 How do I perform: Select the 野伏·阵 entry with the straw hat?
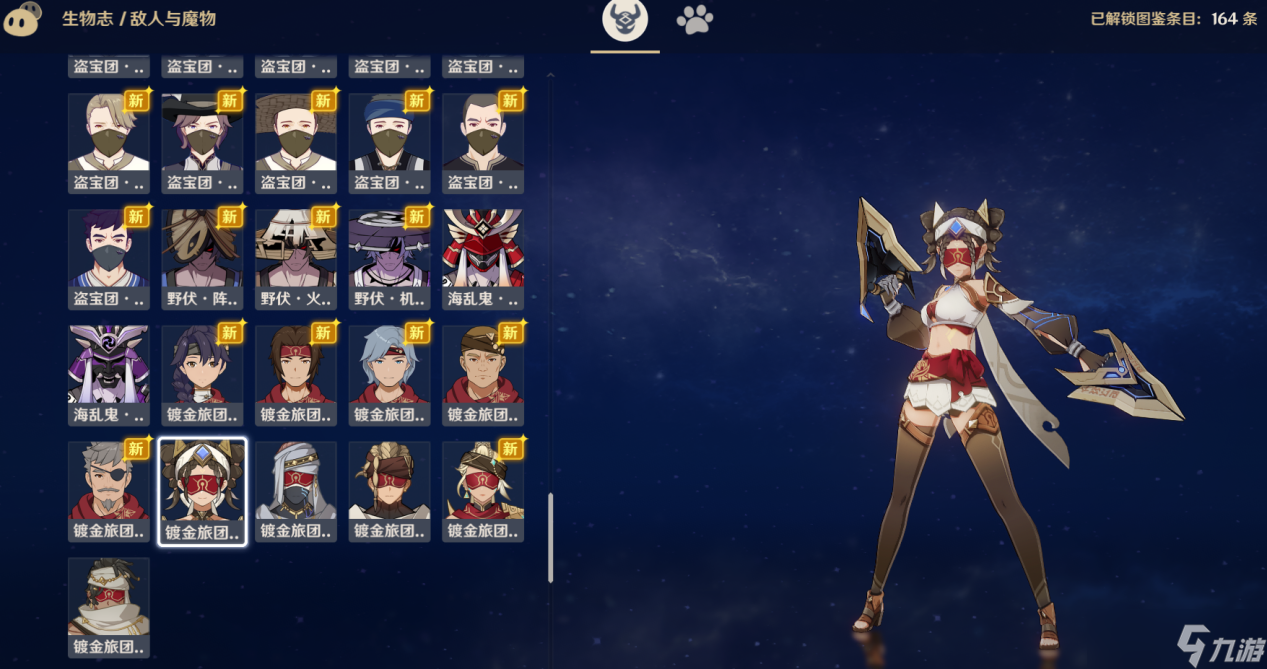coord(202,259)
